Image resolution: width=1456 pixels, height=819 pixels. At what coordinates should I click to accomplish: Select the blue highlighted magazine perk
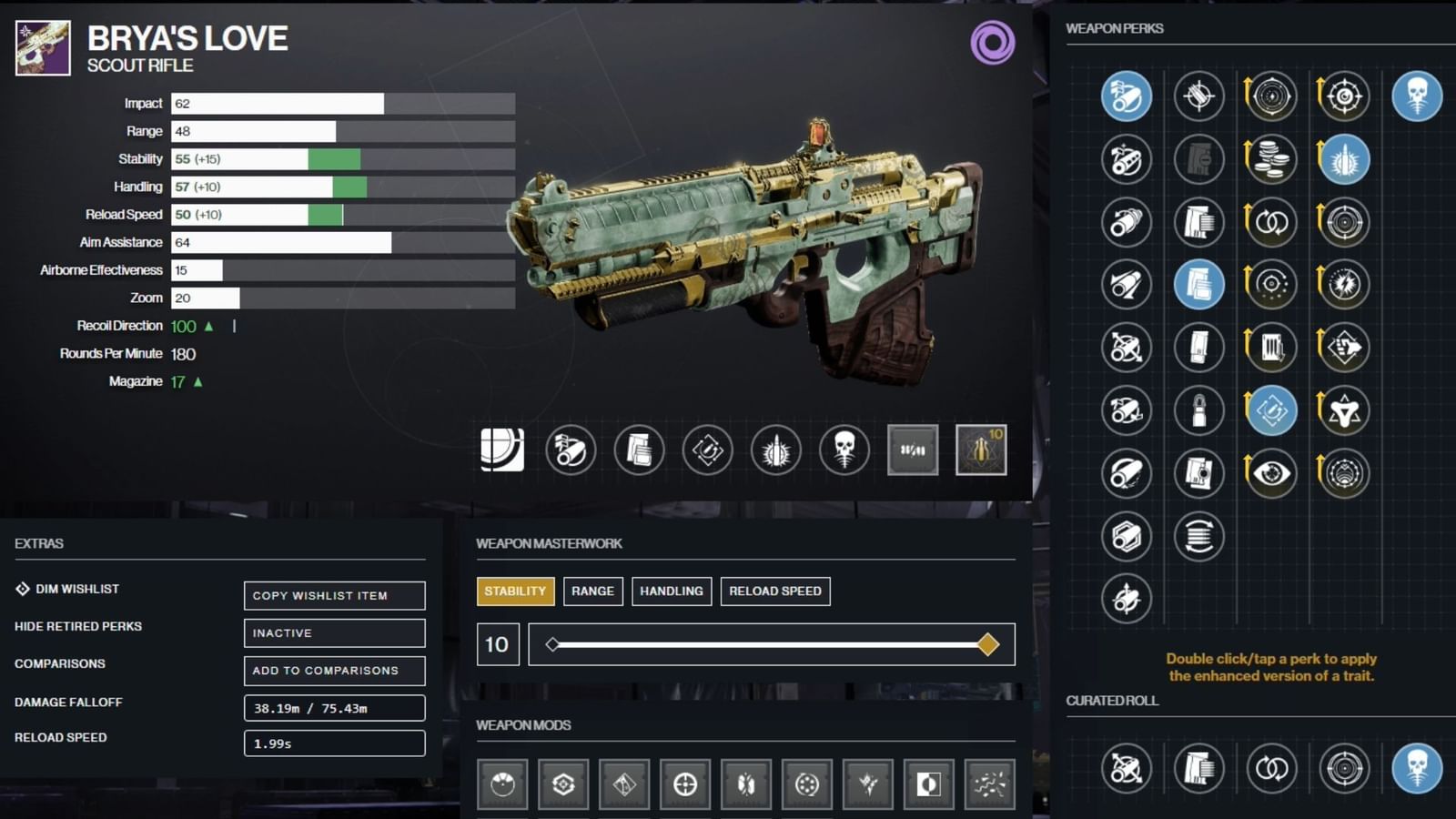(1199, 284)
